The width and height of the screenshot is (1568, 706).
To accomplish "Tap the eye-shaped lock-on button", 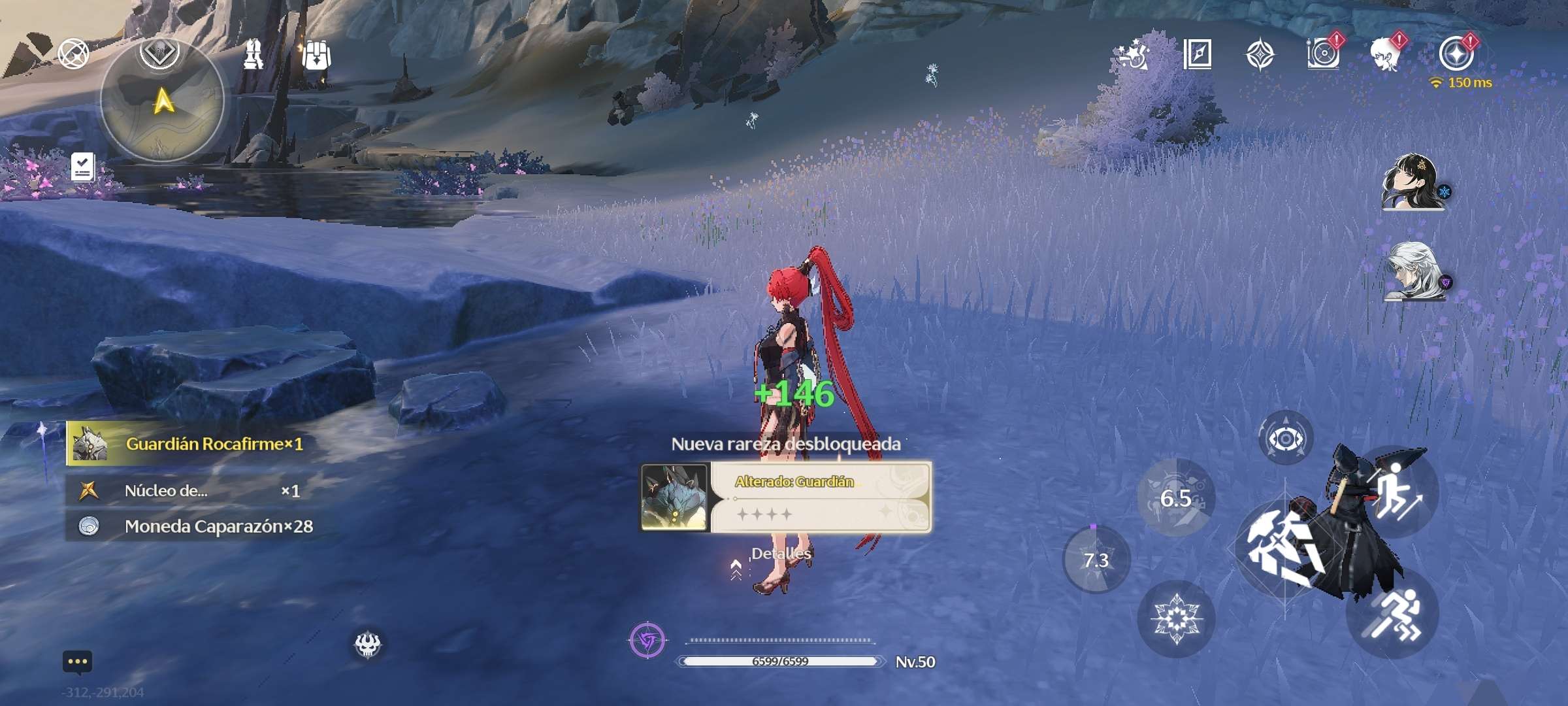I will pos(1285,439).
